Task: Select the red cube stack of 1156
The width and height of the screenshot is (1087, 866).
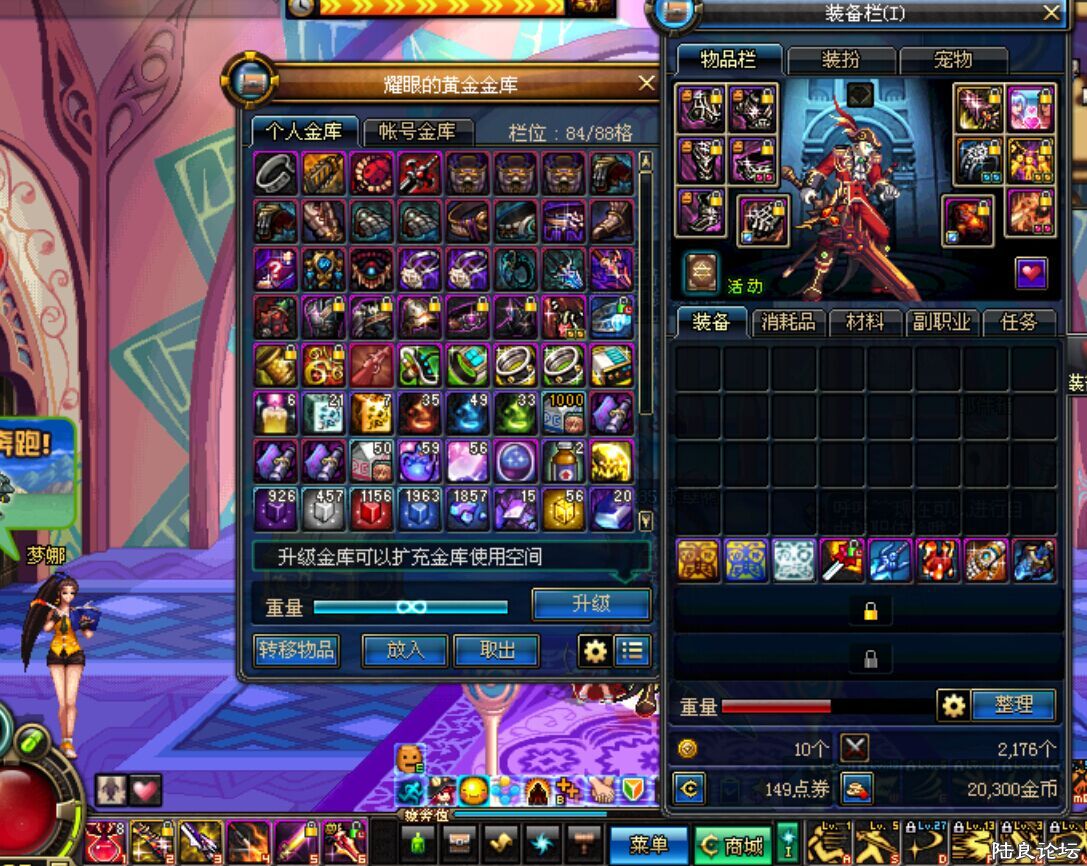Action: point(371,509)
